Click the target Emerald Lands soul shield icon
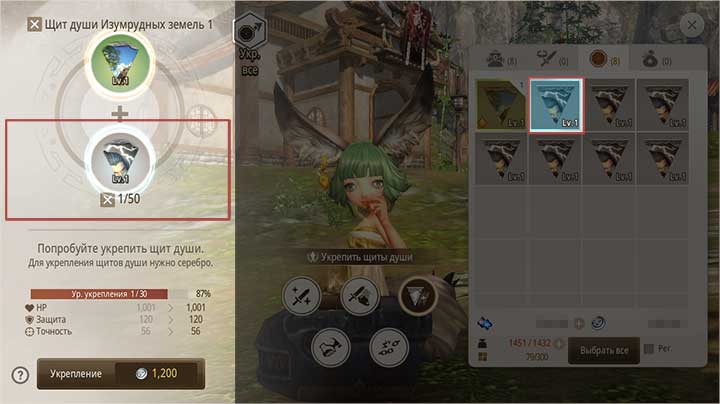The height and width of the screenshot is (404, 720). (120, 63)
